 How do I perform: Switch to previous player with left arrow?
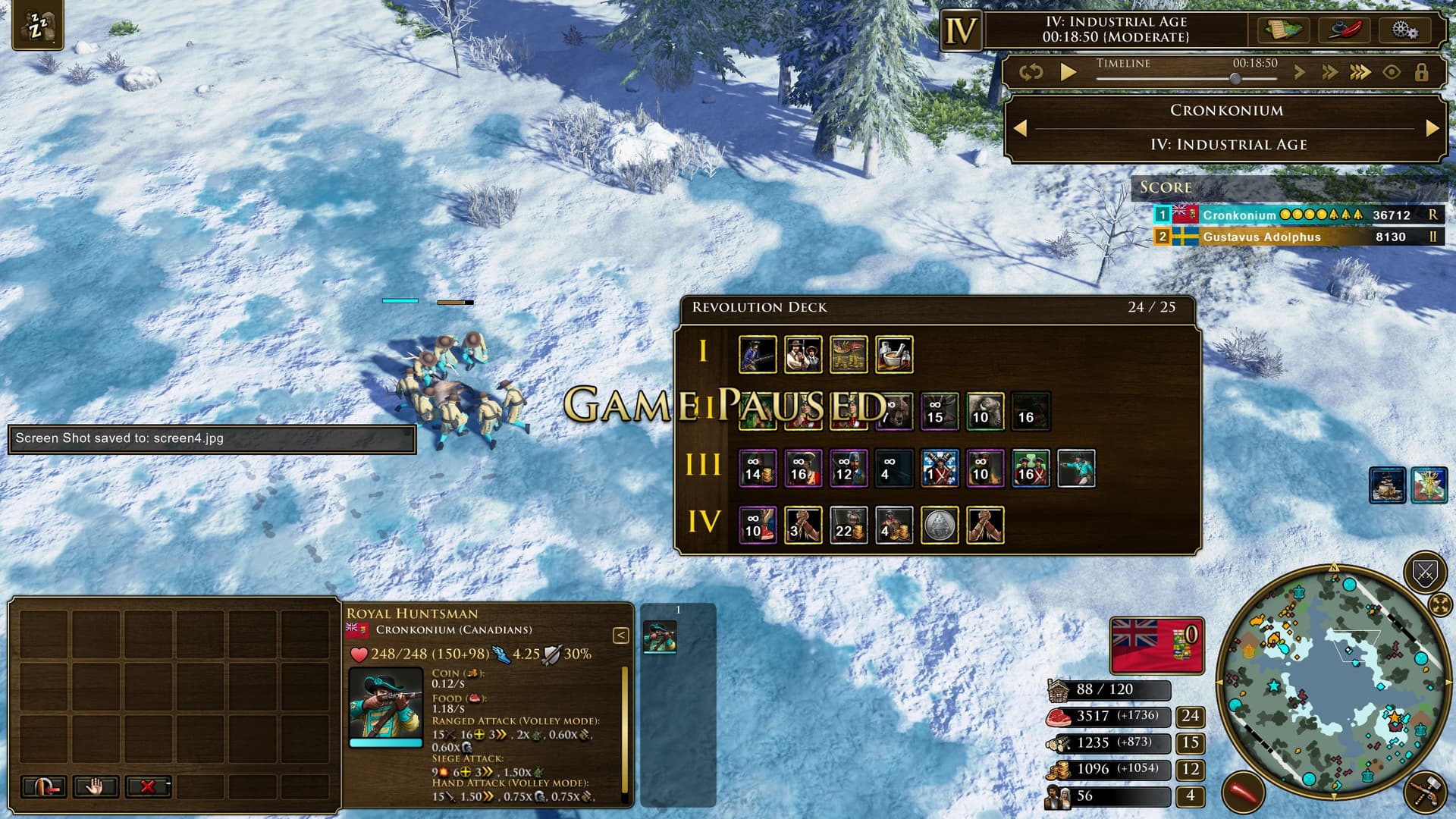(1021, 128)
